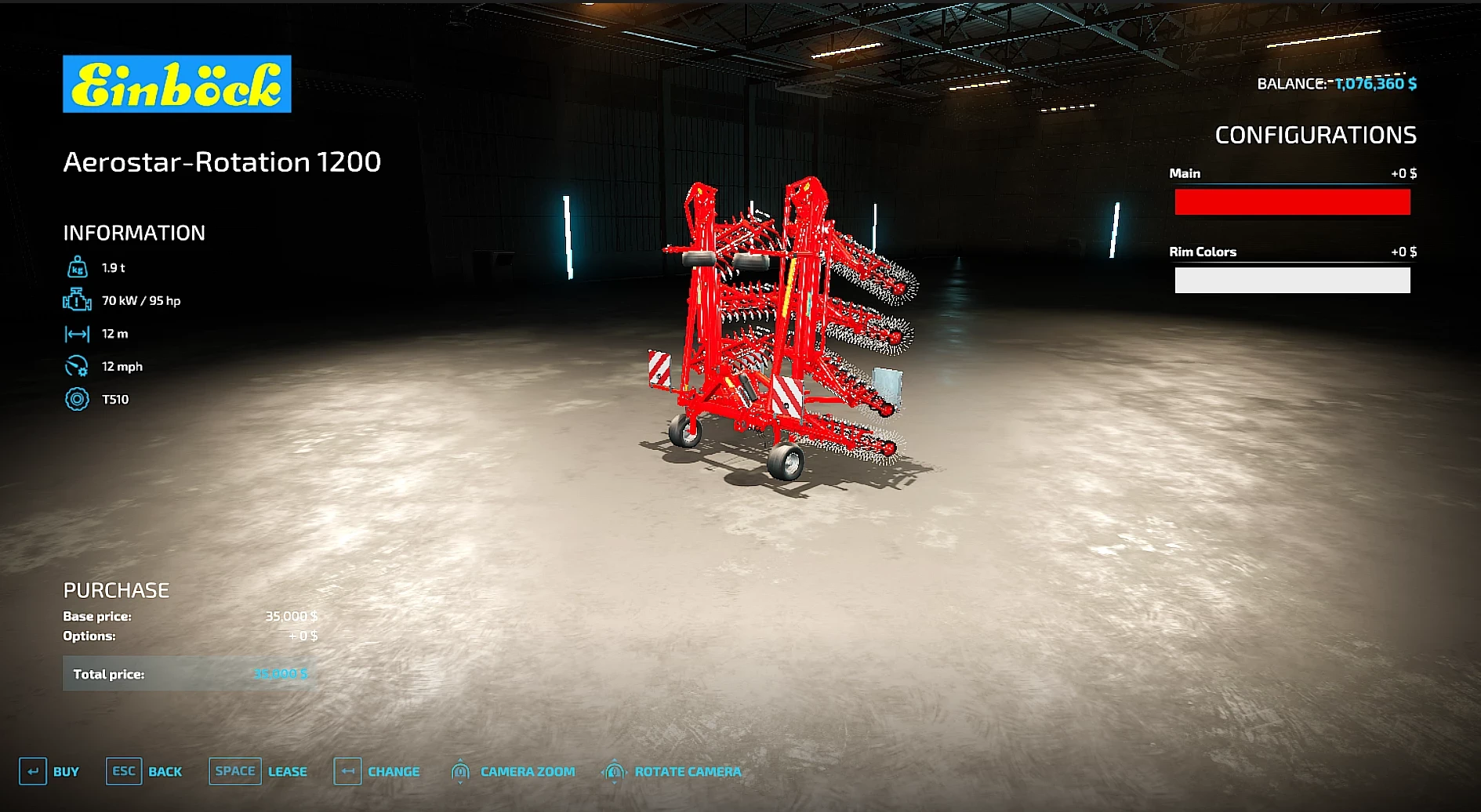Click the T510 category gear icon
The width and height of the screenshot is (1481, 812).
pyautogui.click(x=76, y=399)
